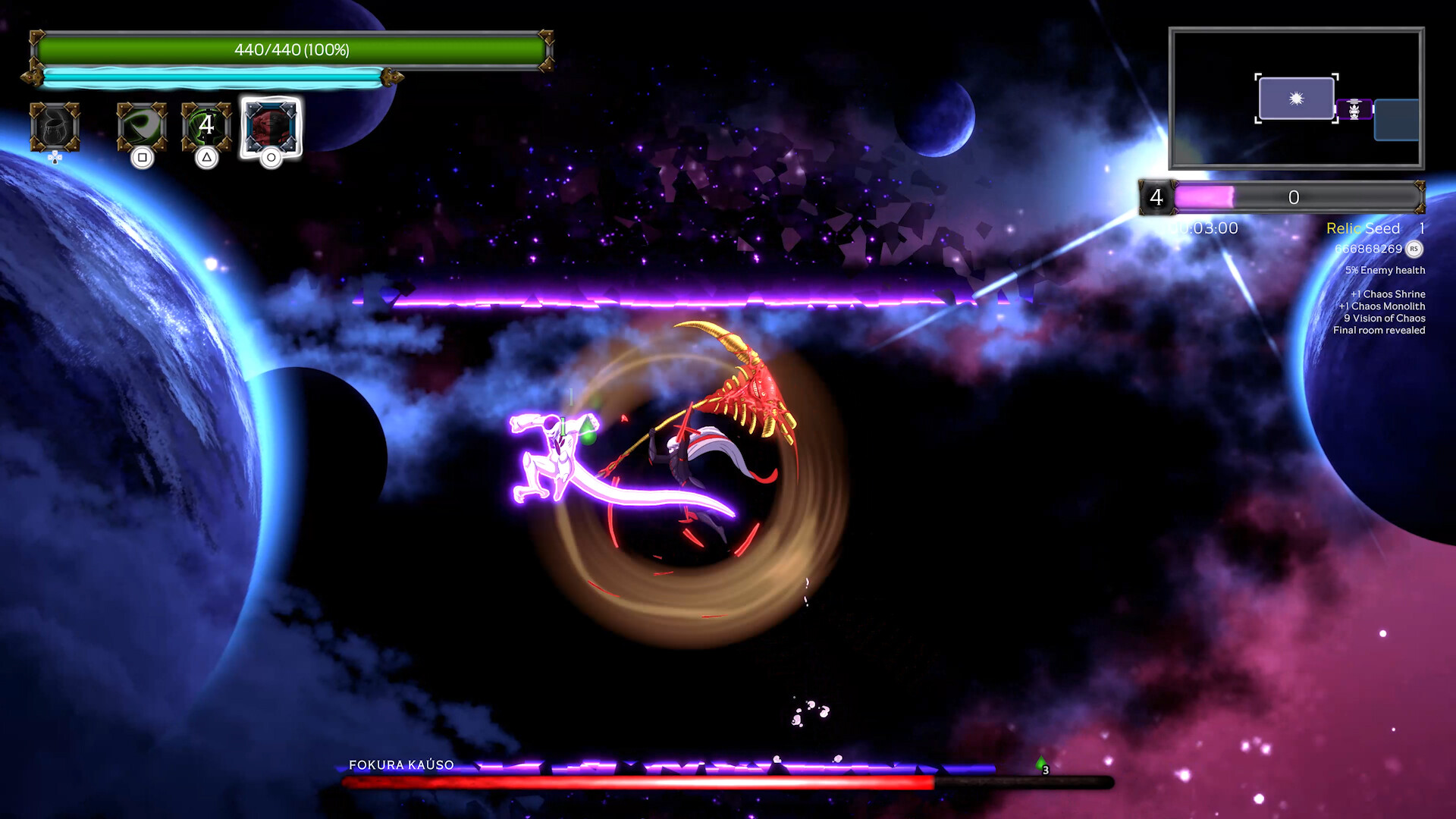Activate the green slash ability icon
This screenshot has height=819, width=1456.
(x=142, y=126)
